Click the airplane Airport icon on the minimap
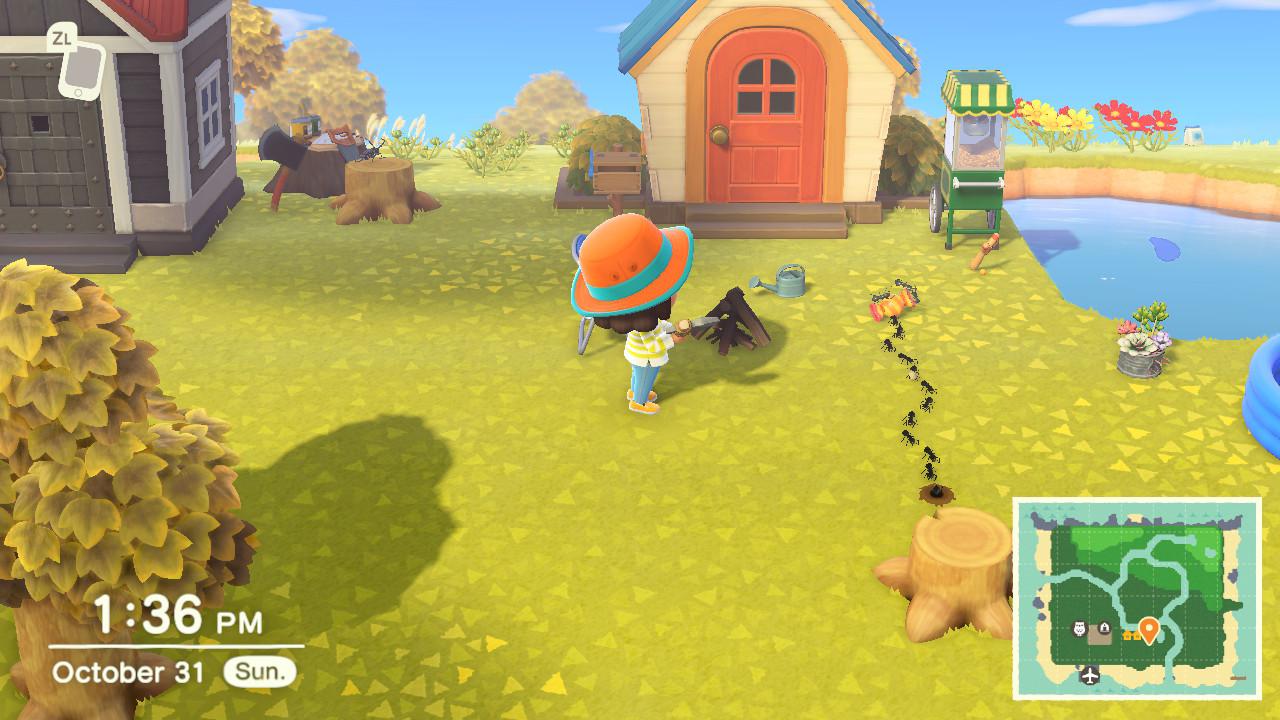1280x720 pixels. click(1090, 675)
